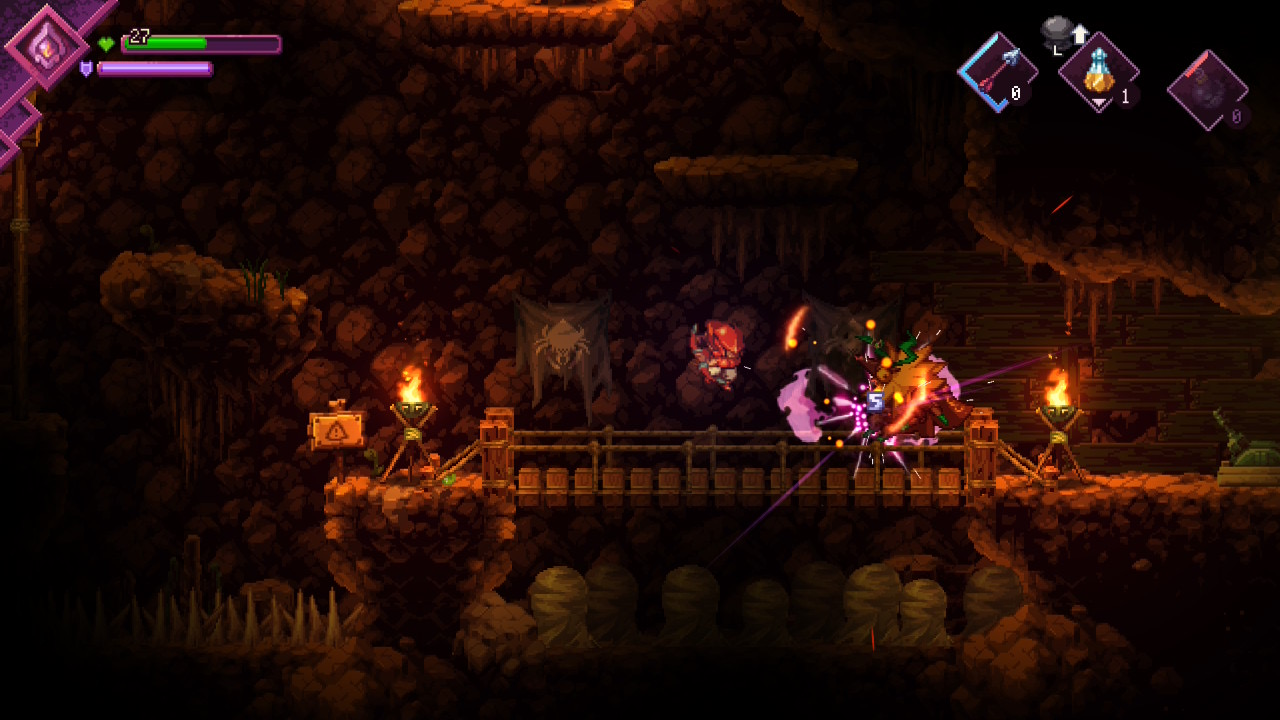1280x720 pixels.
Task: Choose the dimmed bomb item slot
Action: pos(1207,89)
